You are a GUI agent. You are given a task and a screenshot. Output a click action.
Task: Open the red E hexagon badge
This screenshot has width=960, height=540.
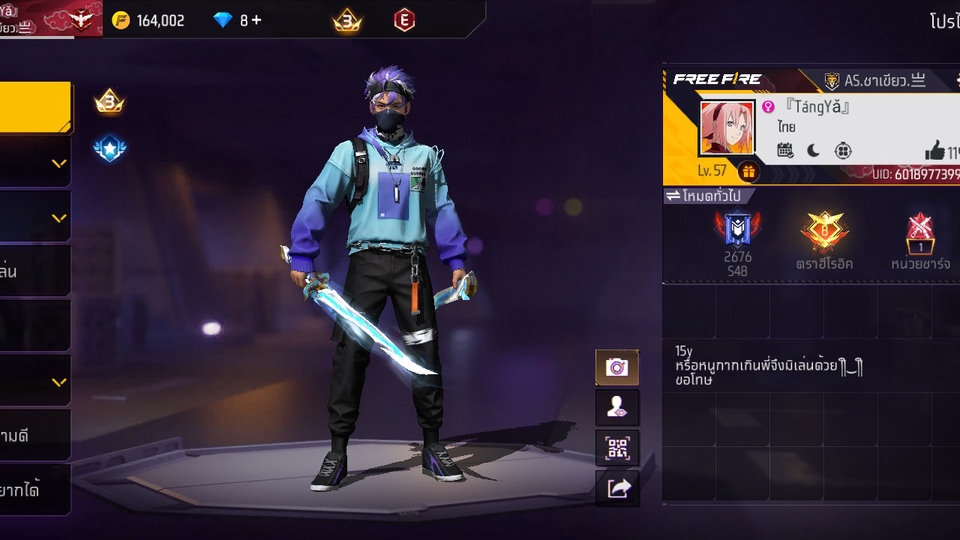(404, 20)
